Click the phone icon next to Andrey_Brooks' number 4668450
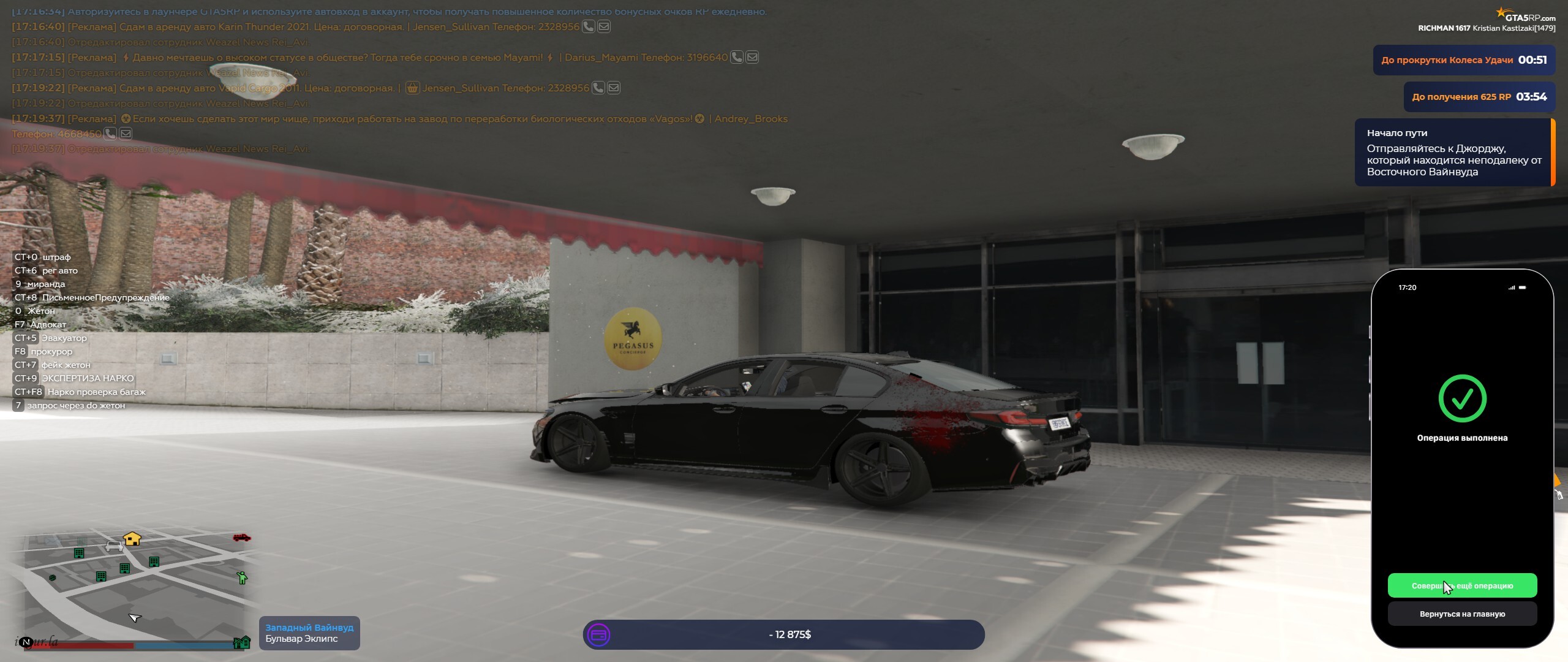 (110, 134)
